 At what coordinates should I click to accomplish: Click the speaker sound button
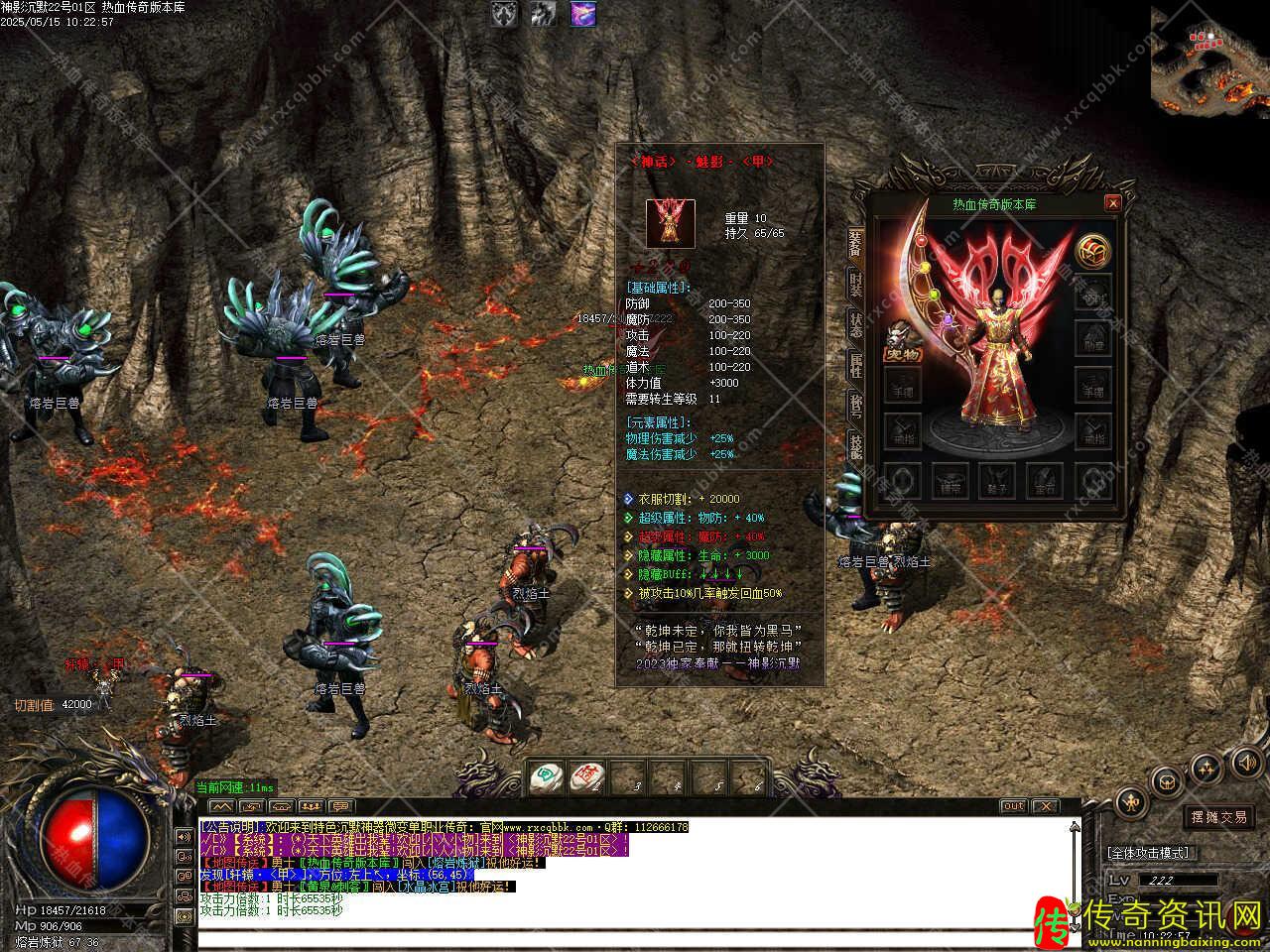(1245, 762)
